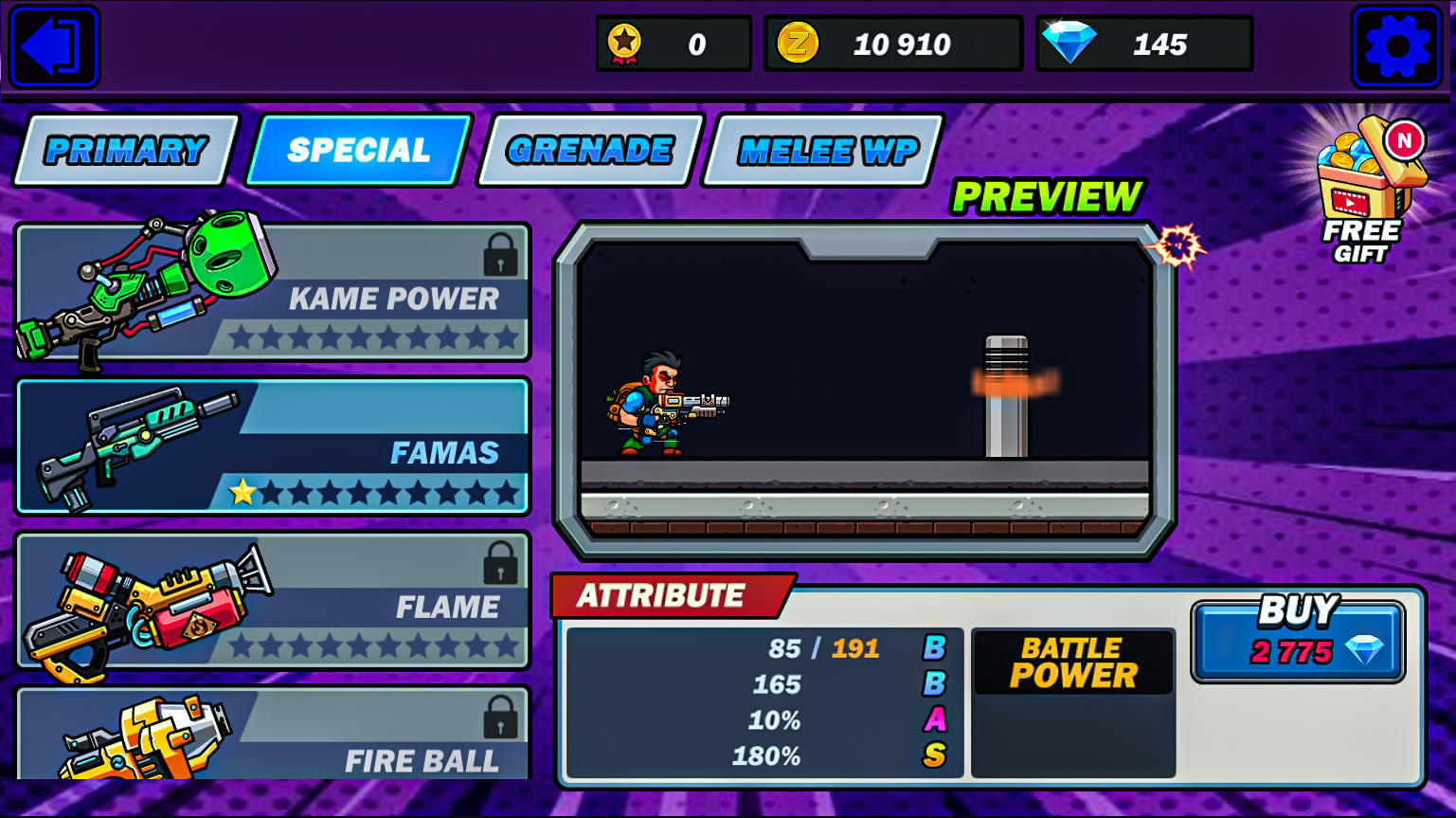Image resolution: width=1456 pixels, height=818 pixels.
Task: Open the settings gear
Action: click(1398, 45)
